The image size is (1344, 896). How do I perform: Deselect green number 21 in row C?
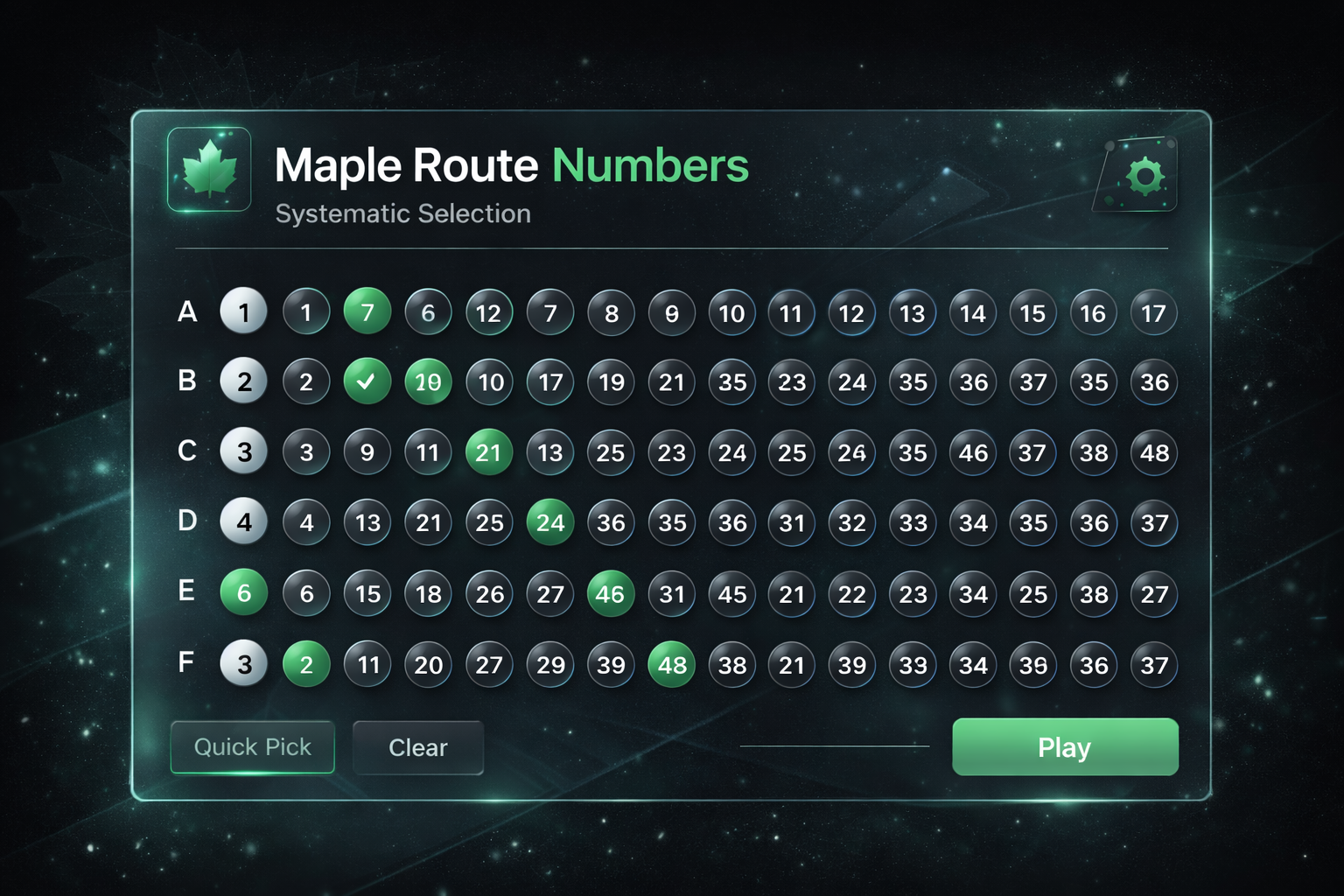[489, 452]
